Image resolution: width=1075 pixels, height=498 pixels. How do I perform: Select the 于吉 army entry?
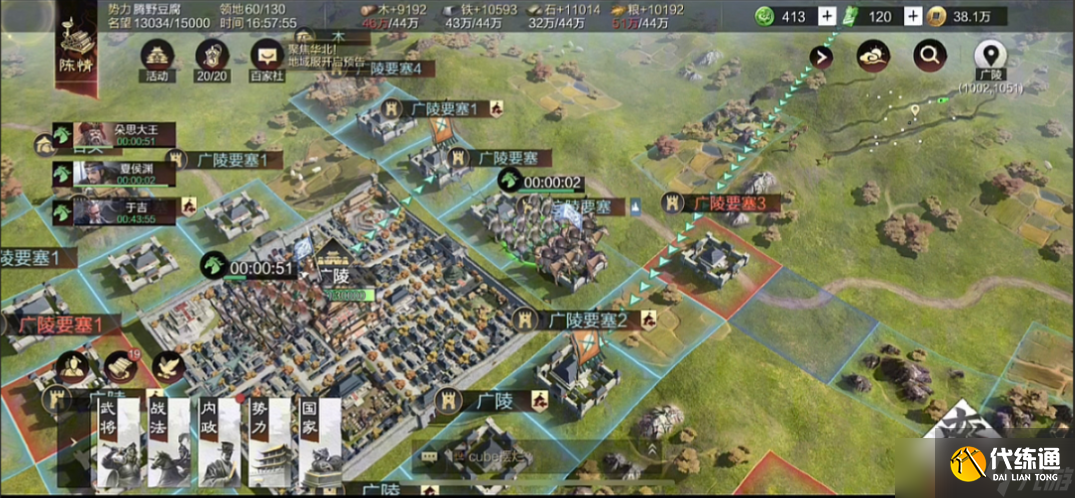tap(113, 210)
